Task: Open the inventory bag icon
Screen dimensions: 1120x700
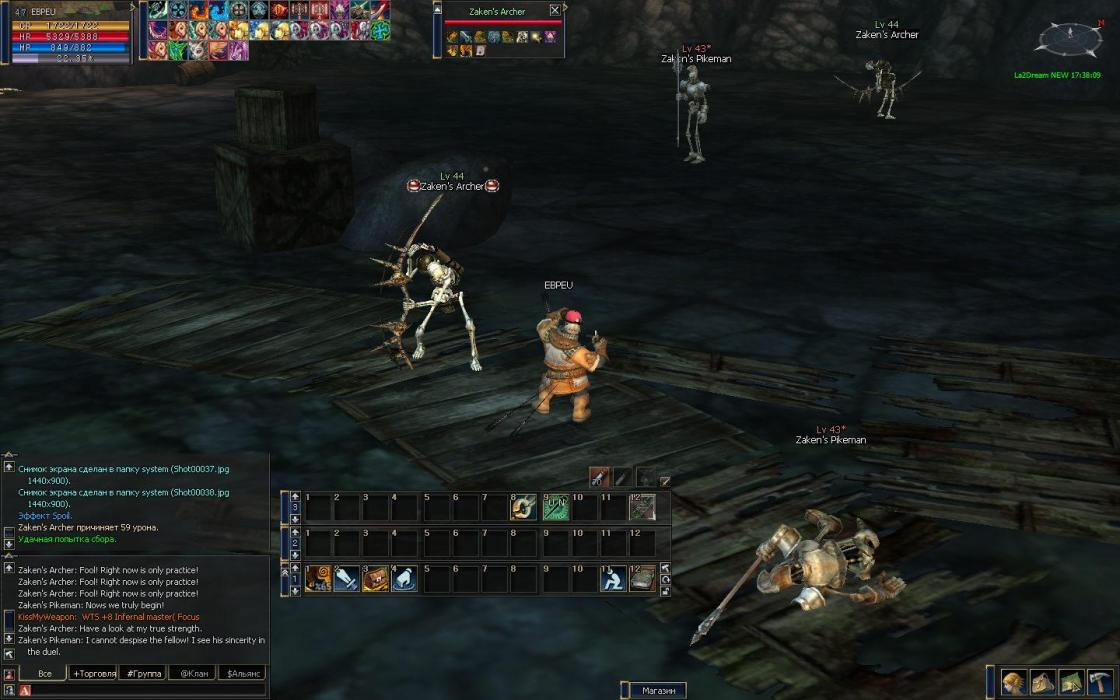Action: click(x=1043, y=682)
